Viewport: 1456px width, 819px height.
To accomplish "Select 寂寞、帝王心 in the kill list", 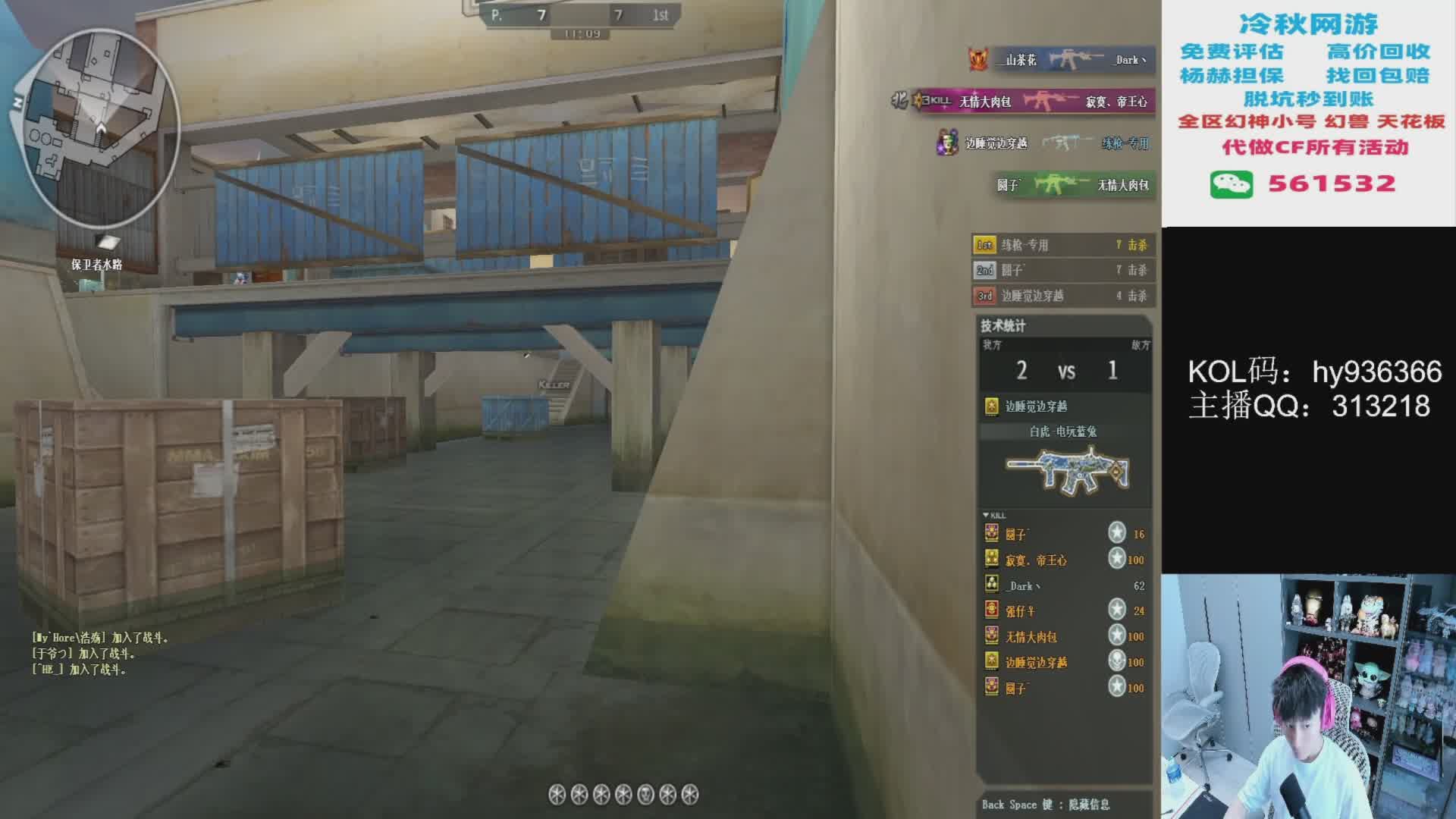I will point(1062,560).
